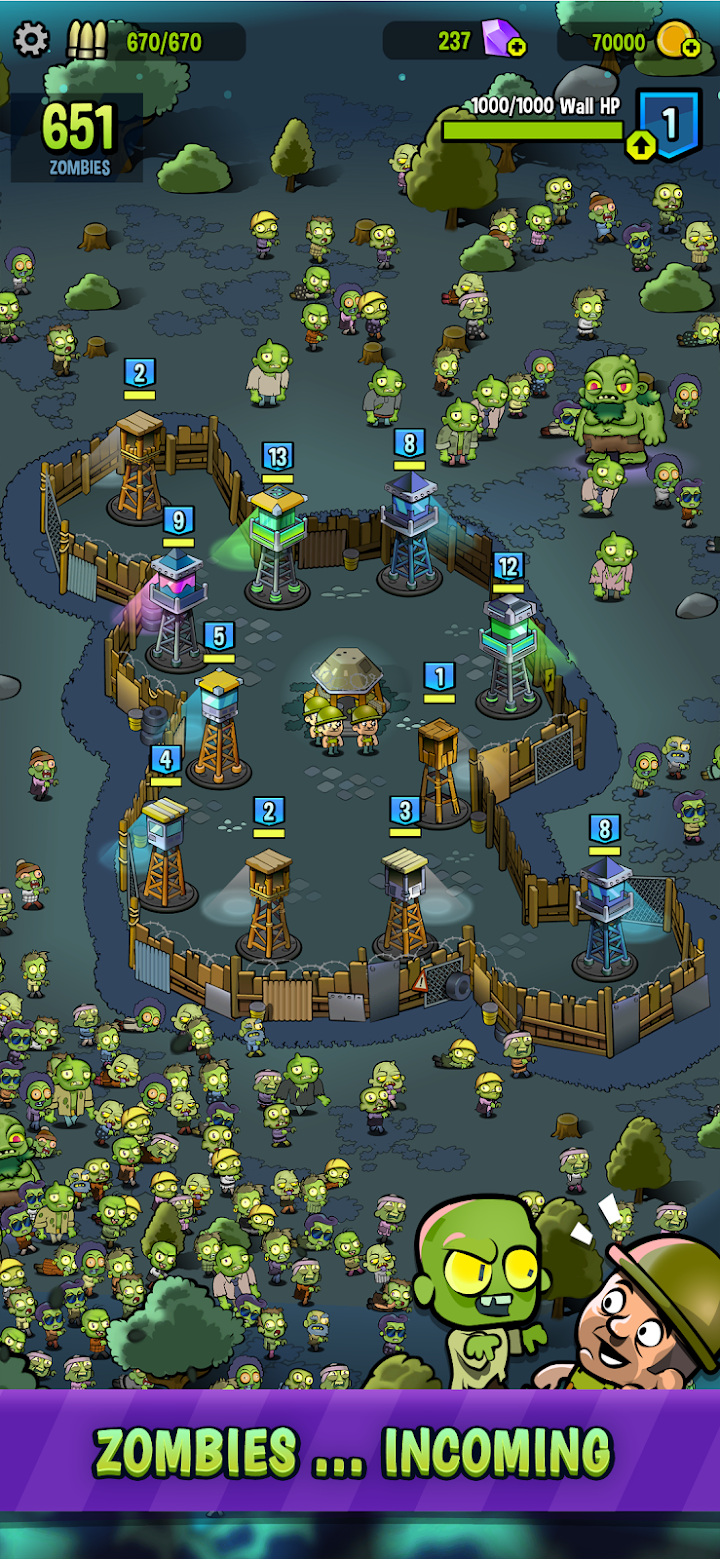Viewport: 720px width, 1559px height.
Task: Select the level 3 tower
Action: tap(405, 895)
